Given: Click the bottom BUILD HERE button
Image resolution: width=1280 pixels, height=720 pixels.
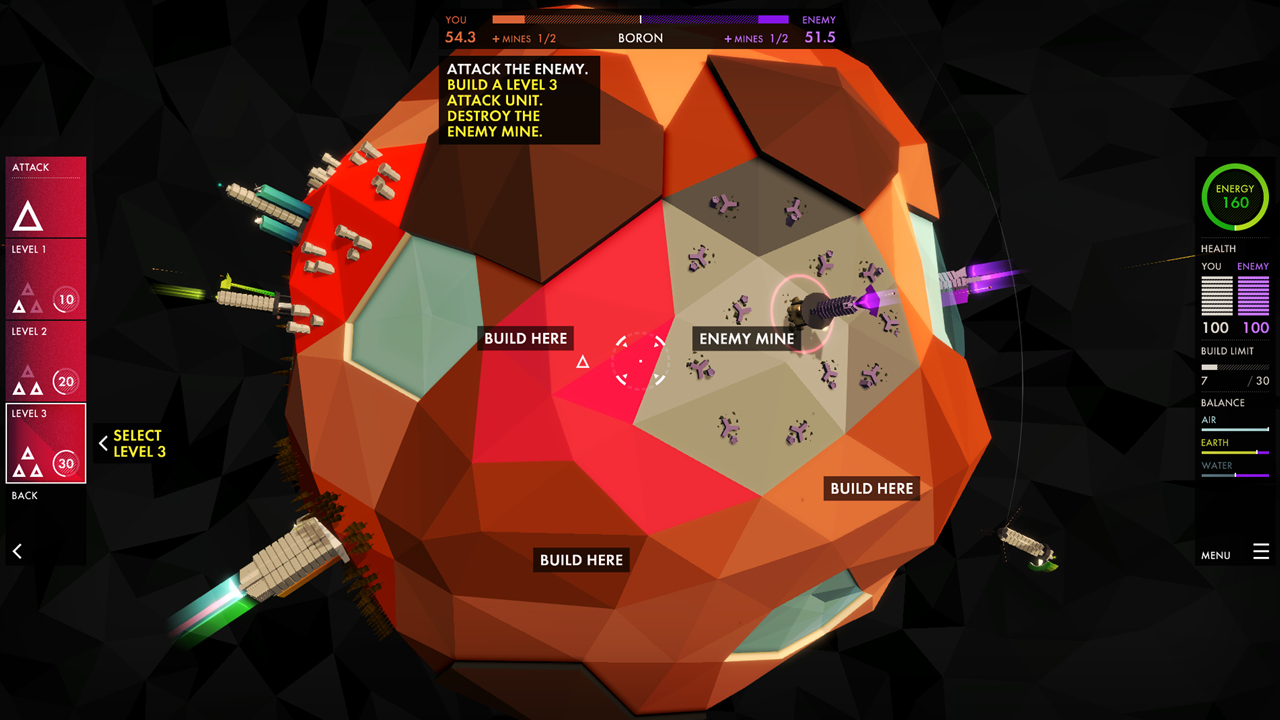Looking at the screenshot, I should point(581,559).
